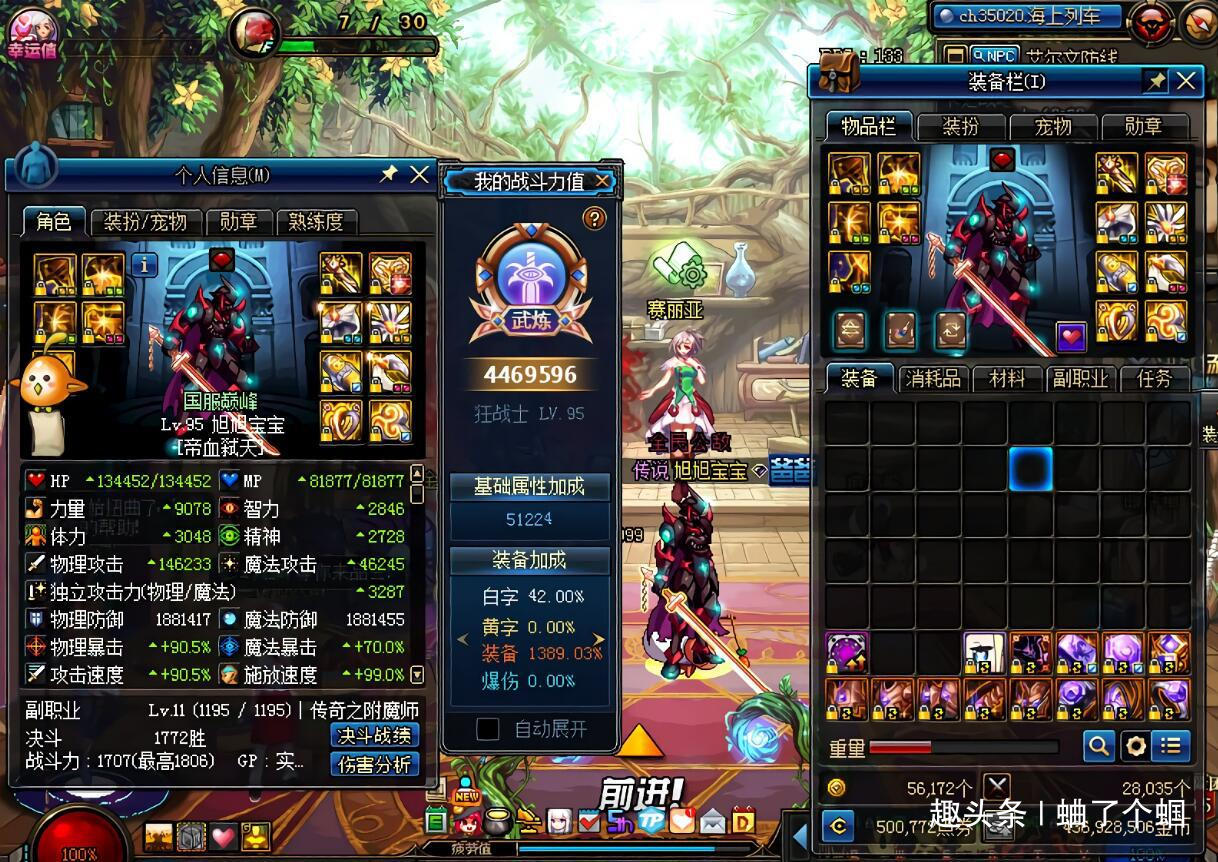This screenshot has width=1218, height=862.
Task: Click the 决斗战绩 button
Action: pyautogui.click(x=374, y=736)
